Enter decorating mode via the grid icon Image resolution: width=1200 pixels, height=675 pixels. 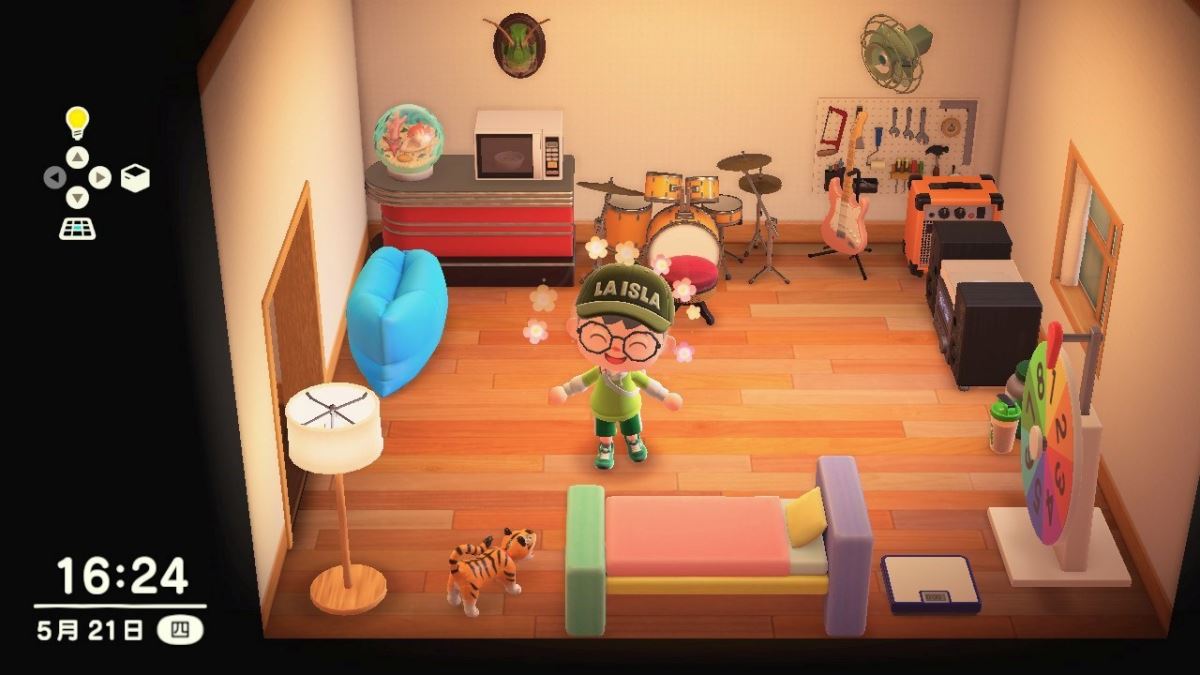77,228
